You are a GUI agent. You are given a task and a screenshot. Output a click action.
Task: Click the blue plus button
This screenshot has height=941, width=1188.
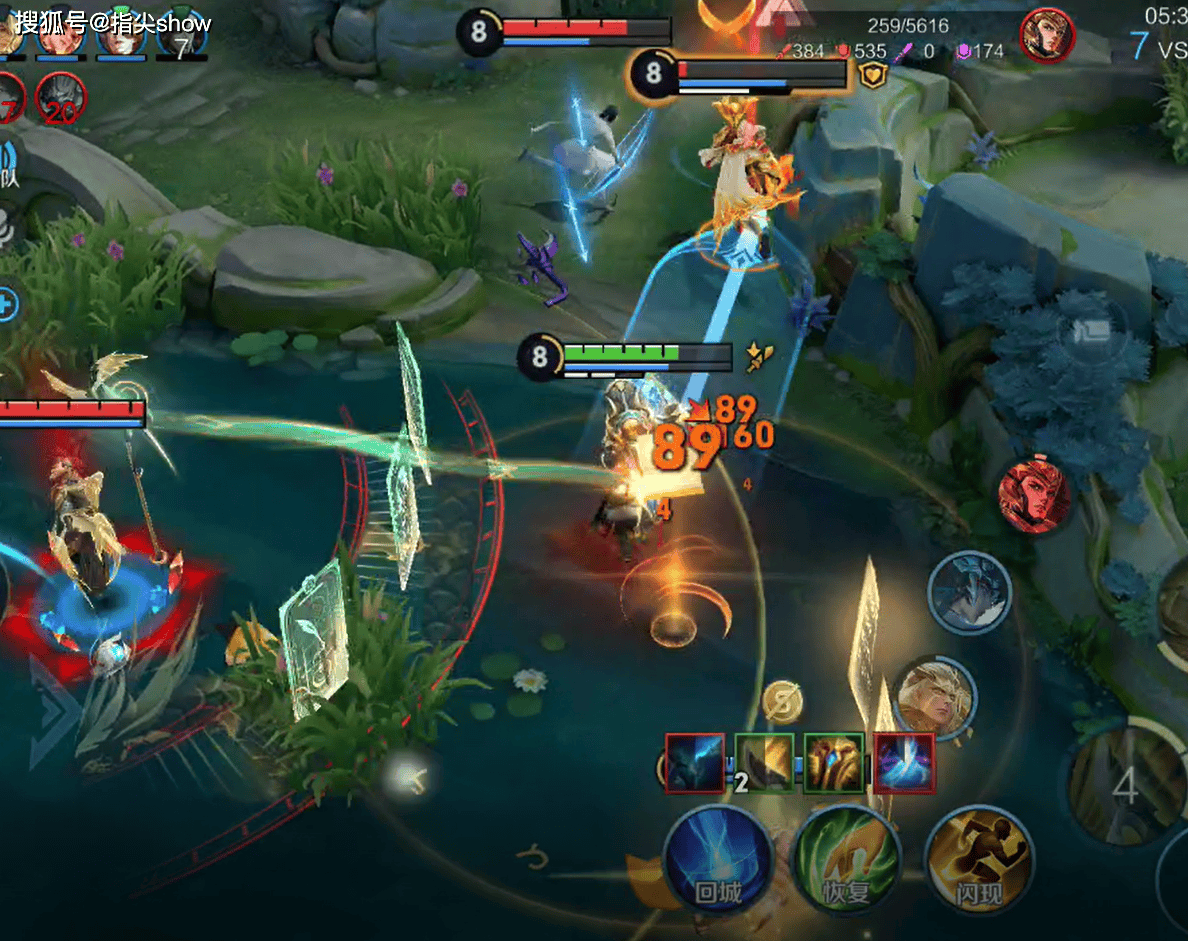(6, 305)
